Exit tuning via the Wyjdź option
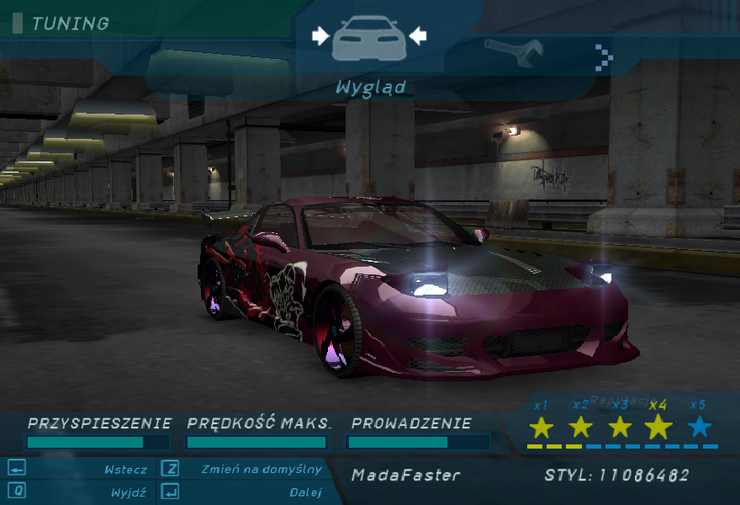The width and height of the screenshot is (740, 505). pyautogui.click(x=128, y=492)
